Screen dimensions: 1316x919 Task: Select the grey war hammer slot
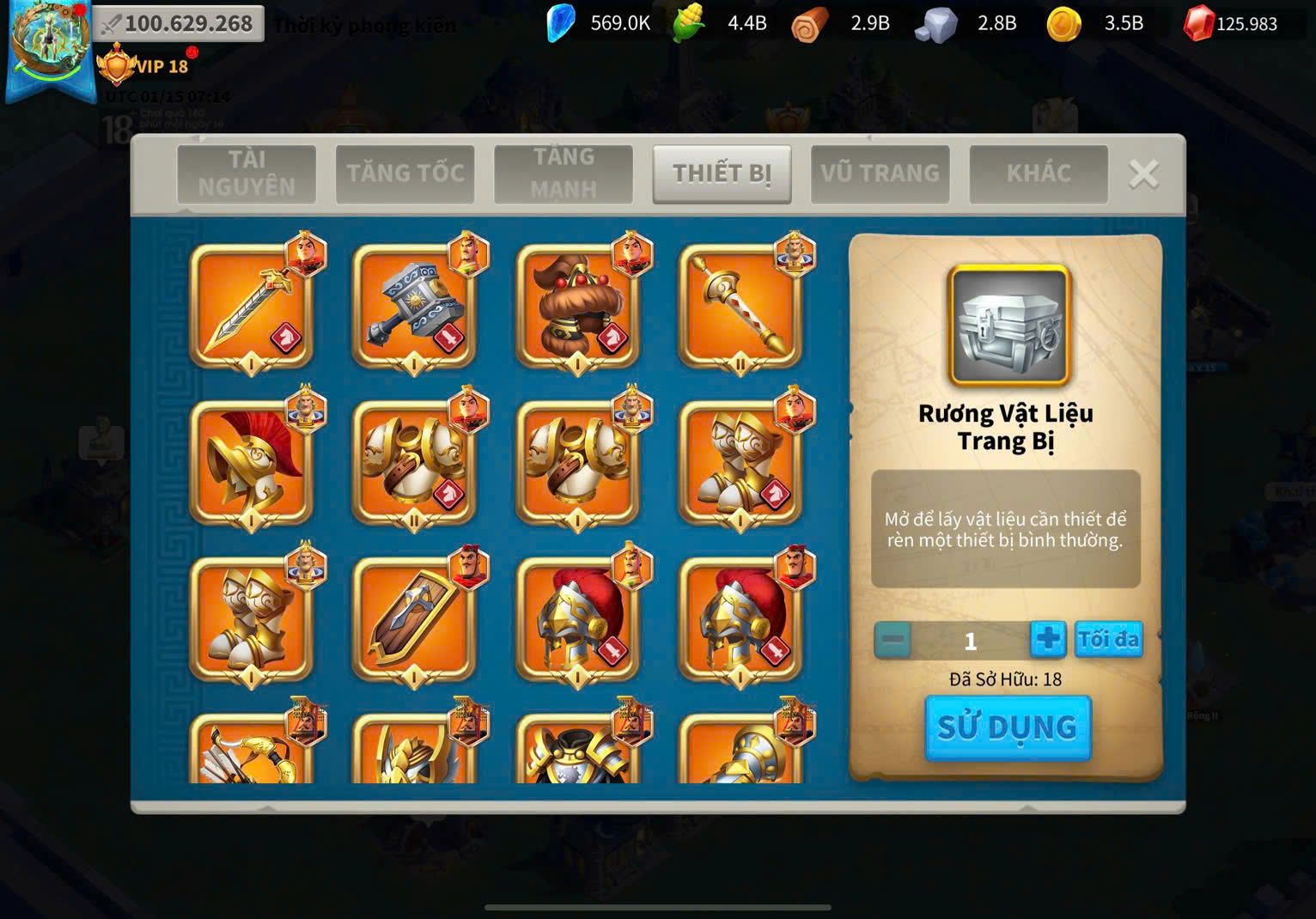(414, 307)
